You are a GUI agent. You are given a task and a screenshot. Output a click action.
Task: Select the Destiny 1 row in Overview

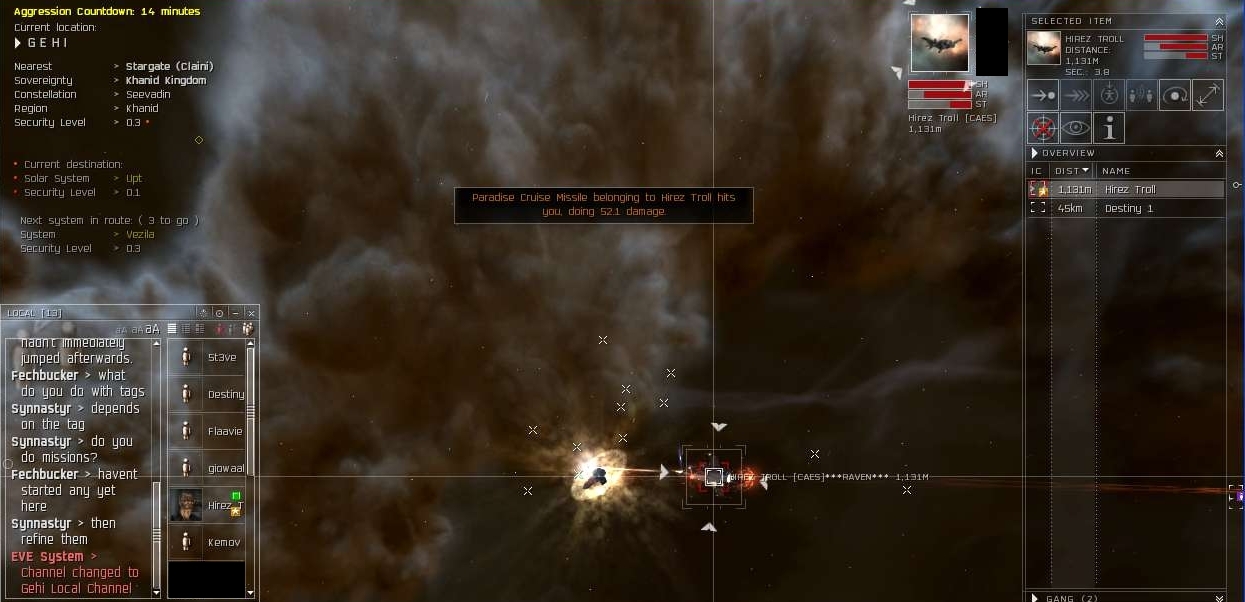(x=1129, y=208)
